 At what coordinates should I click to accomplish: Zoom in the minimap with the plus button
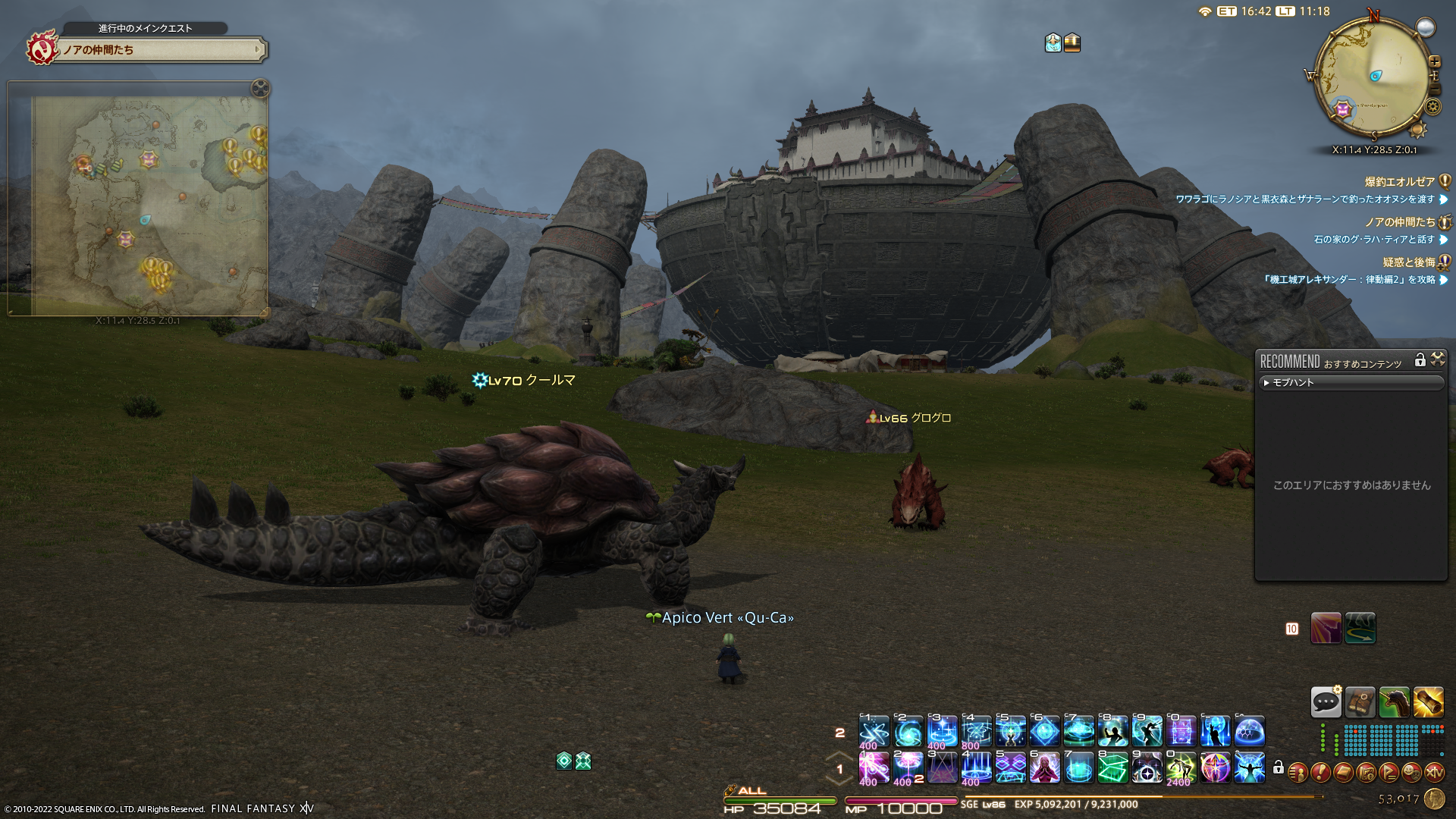click(1434, 61)
